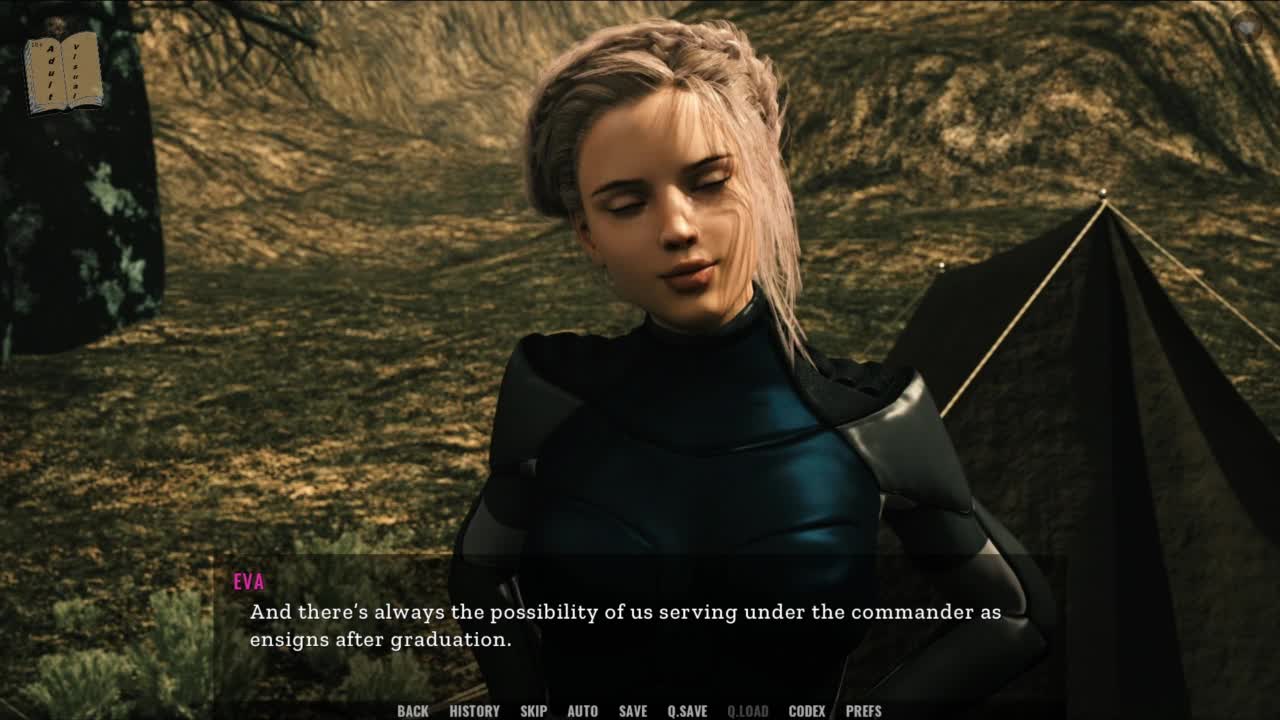Click the greyed-out Q.LOAD button

coord(747,711)
